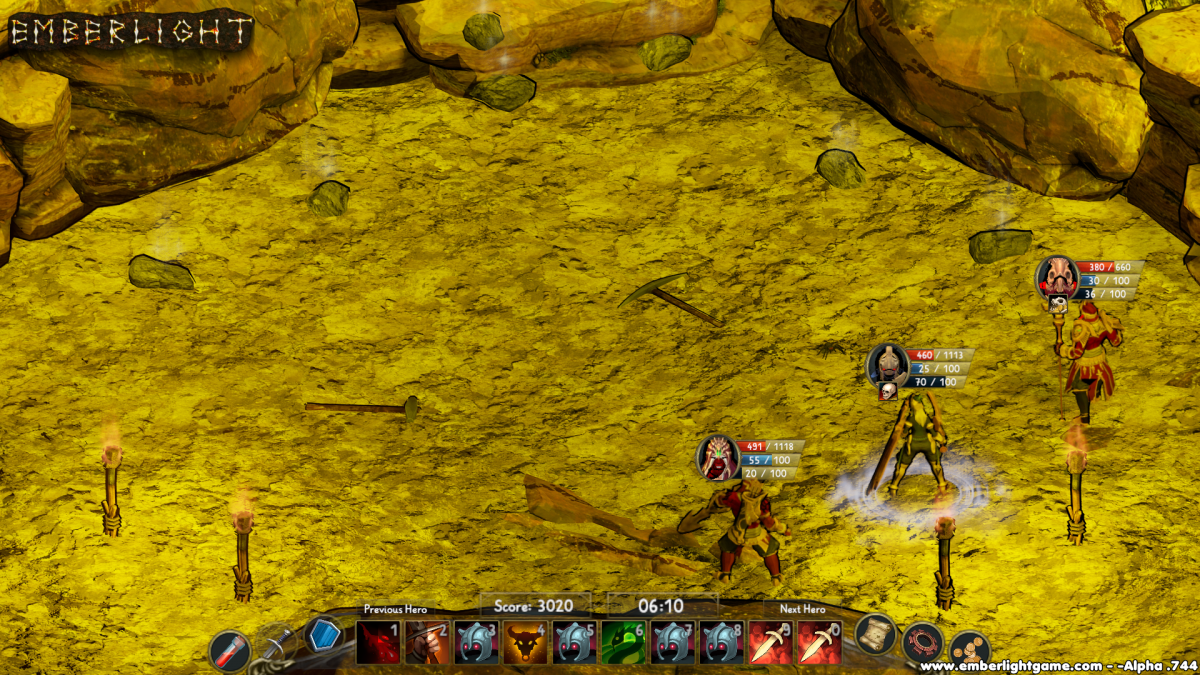Open the parchment scroll menu
The height and width of the screenshot is (675, 1200).
point(875,634)
